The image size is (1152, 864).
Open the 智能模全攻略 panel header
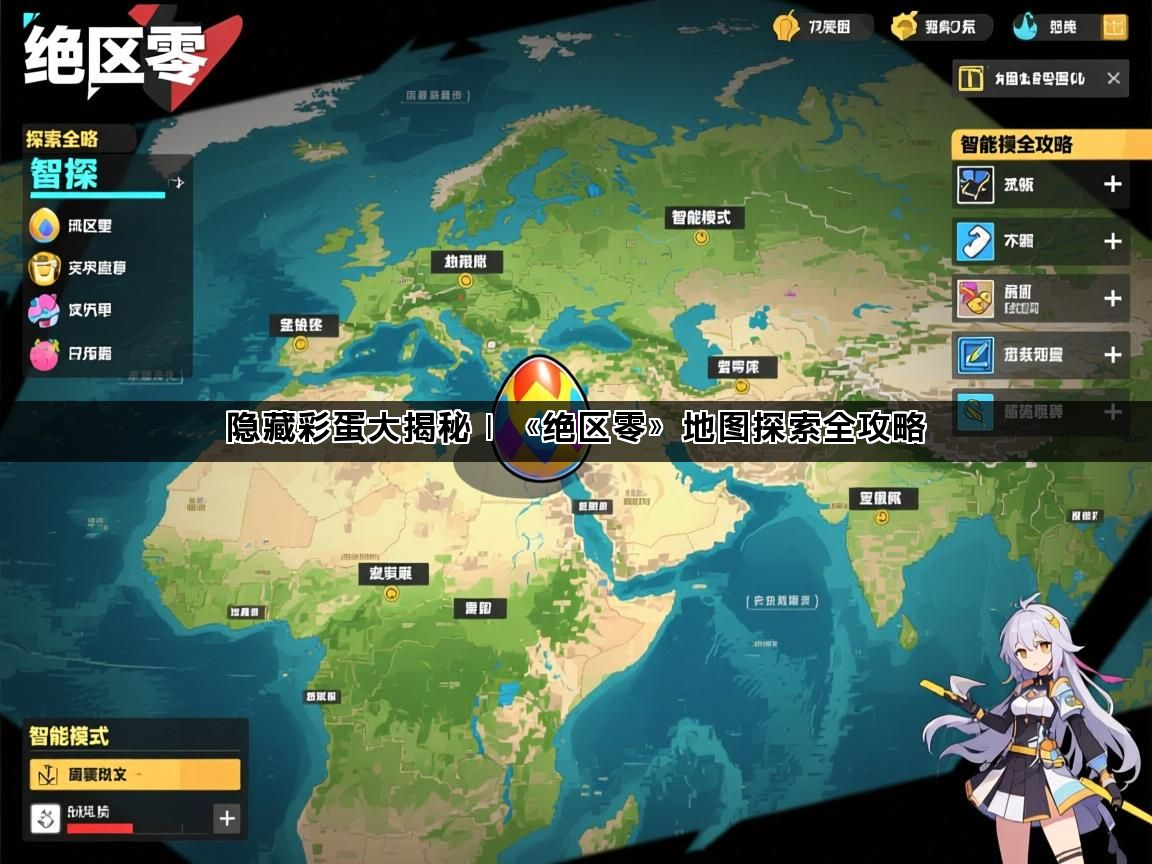click(x=1040, y=144)
